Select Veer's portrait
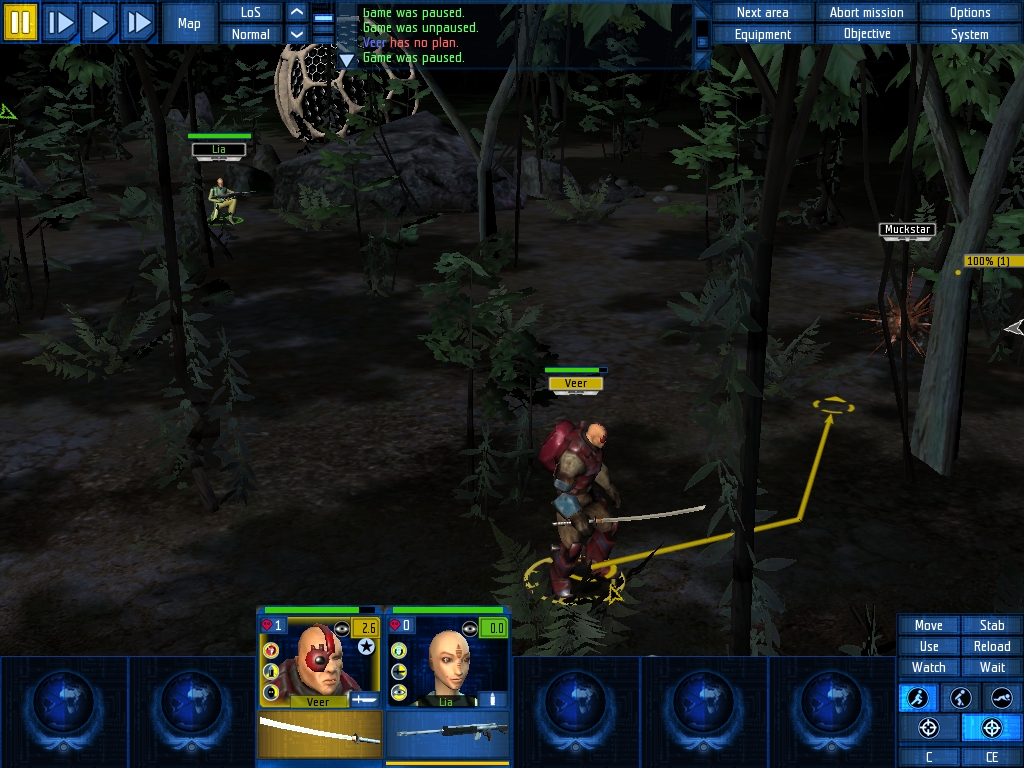This screenshot has height=768, width=1024. [320, 660]
